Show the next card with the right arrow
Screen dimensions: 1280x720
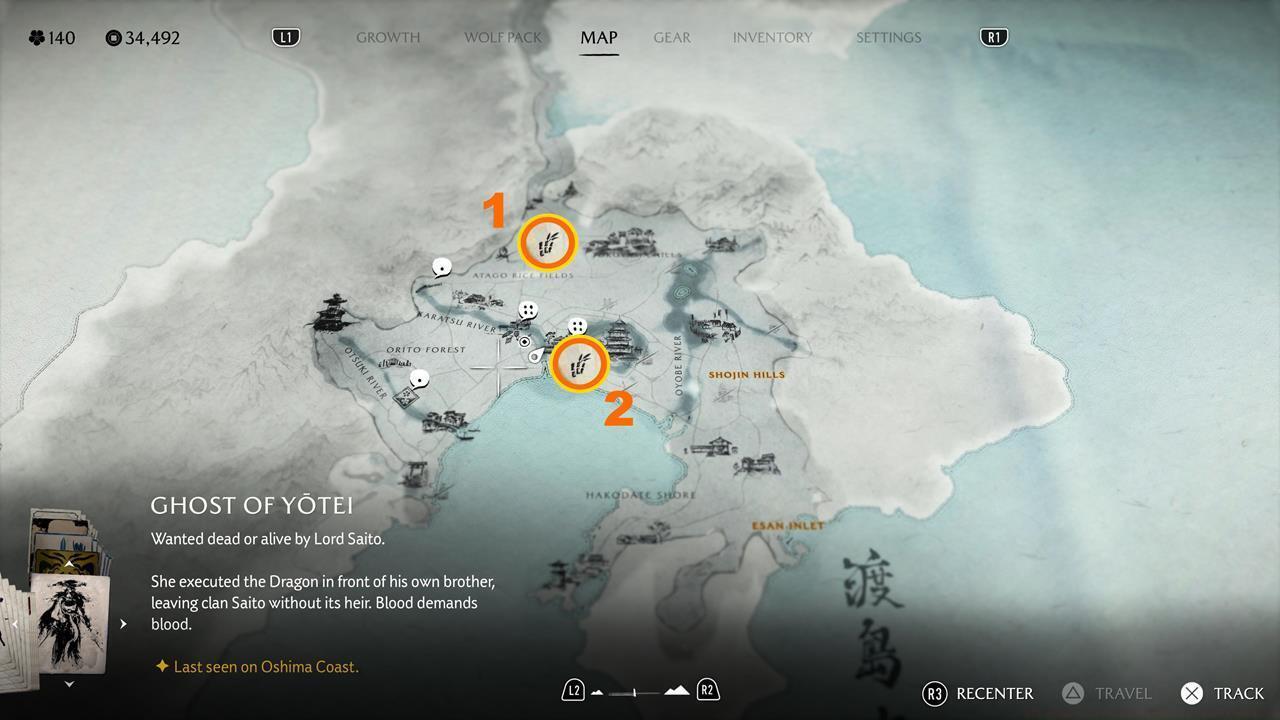123,624
